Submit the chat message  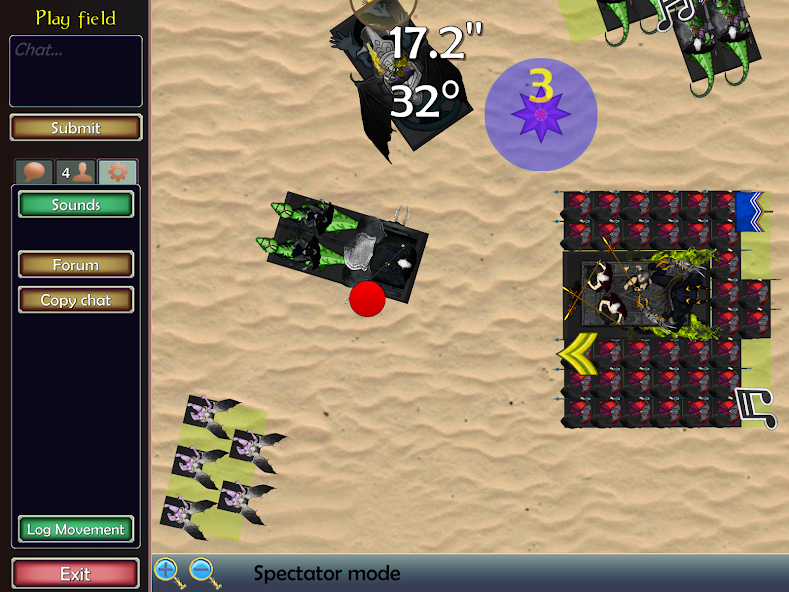point(76,128)
